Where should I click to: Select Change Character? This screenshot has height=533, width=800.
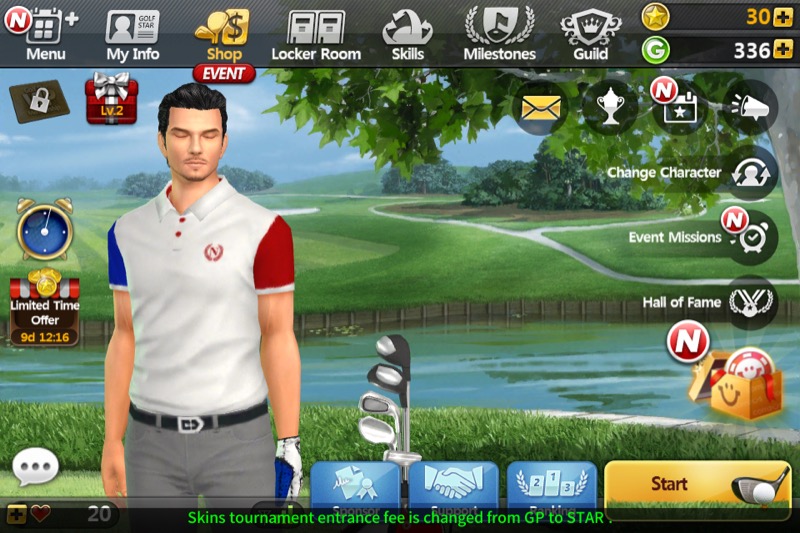click(750, 173)
